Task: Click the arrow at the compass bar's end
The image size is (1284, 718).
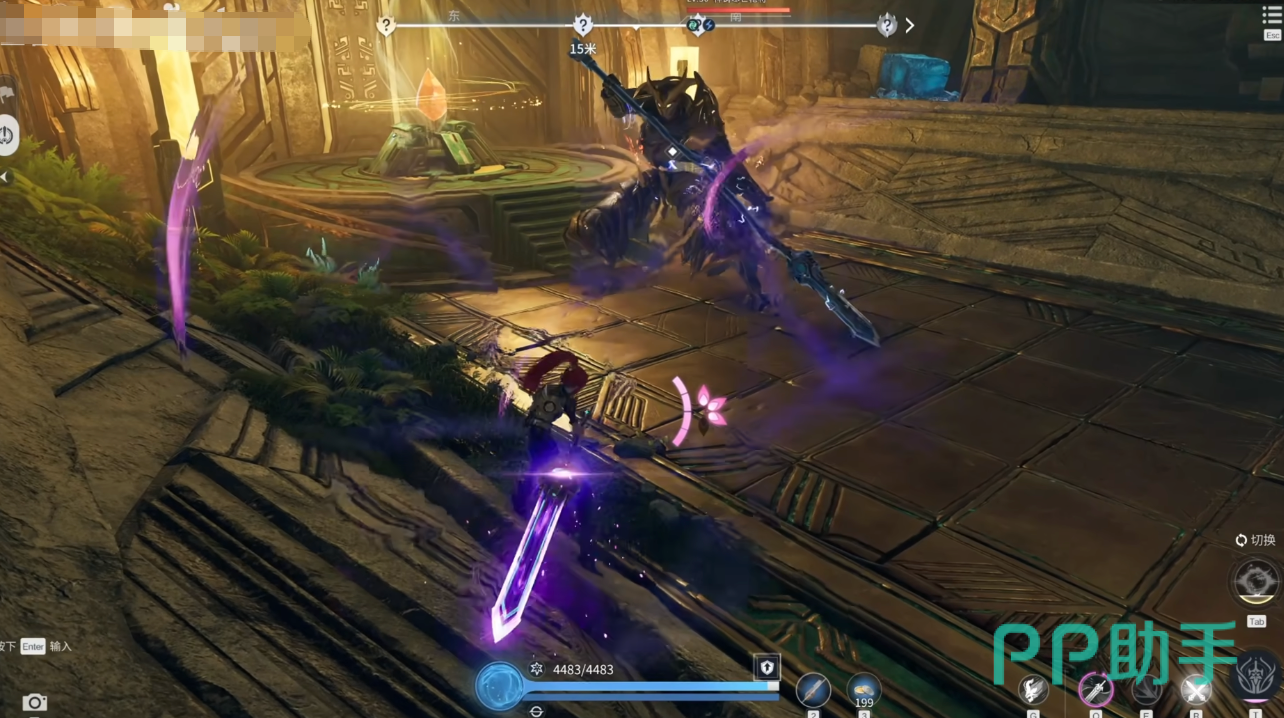Action: (909, 25)
